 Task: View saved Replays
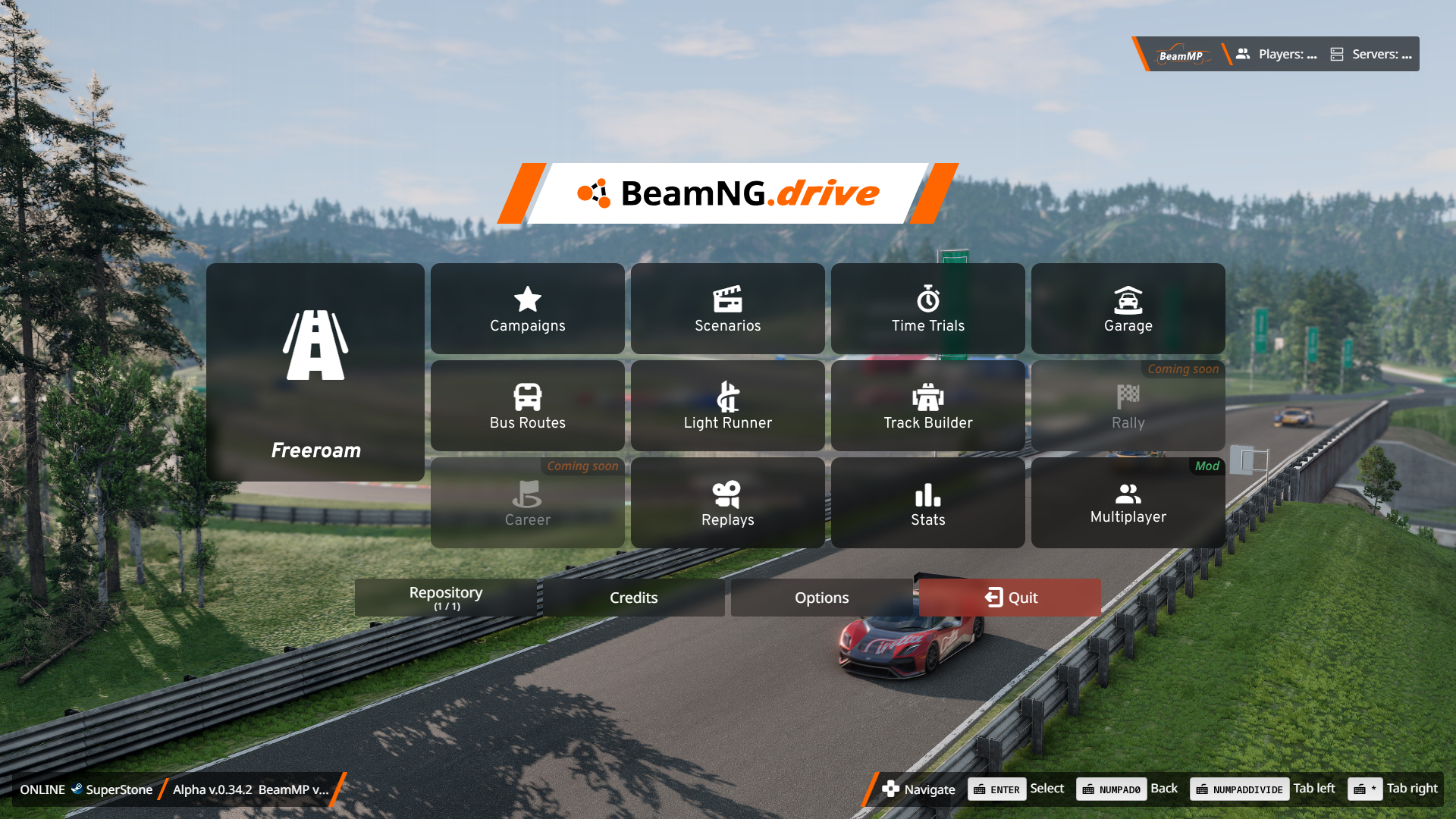(728, 503)
